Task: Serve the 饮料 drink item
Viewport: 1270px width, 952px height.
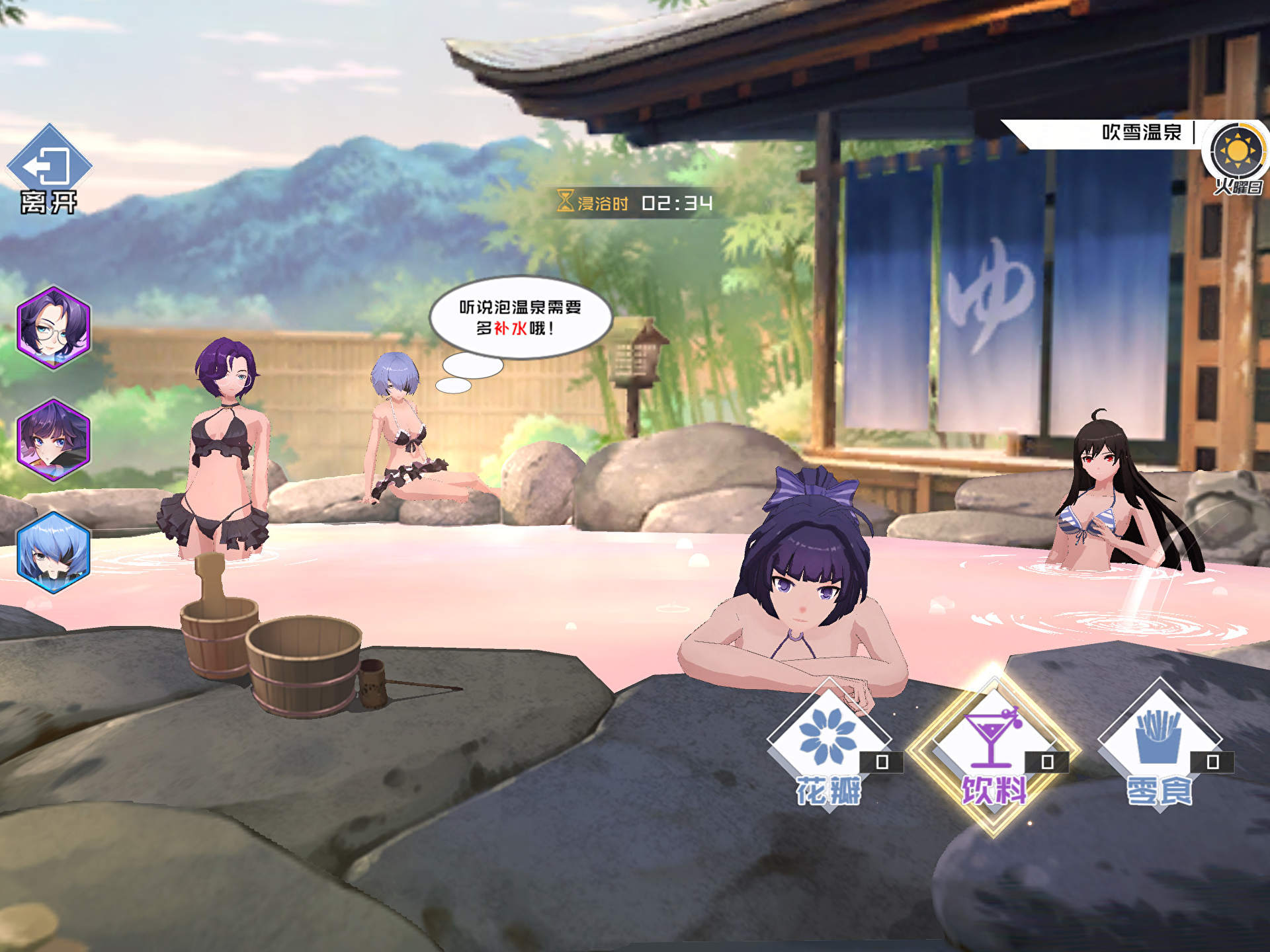Action: pyautogui.click(x=993, y=747)
